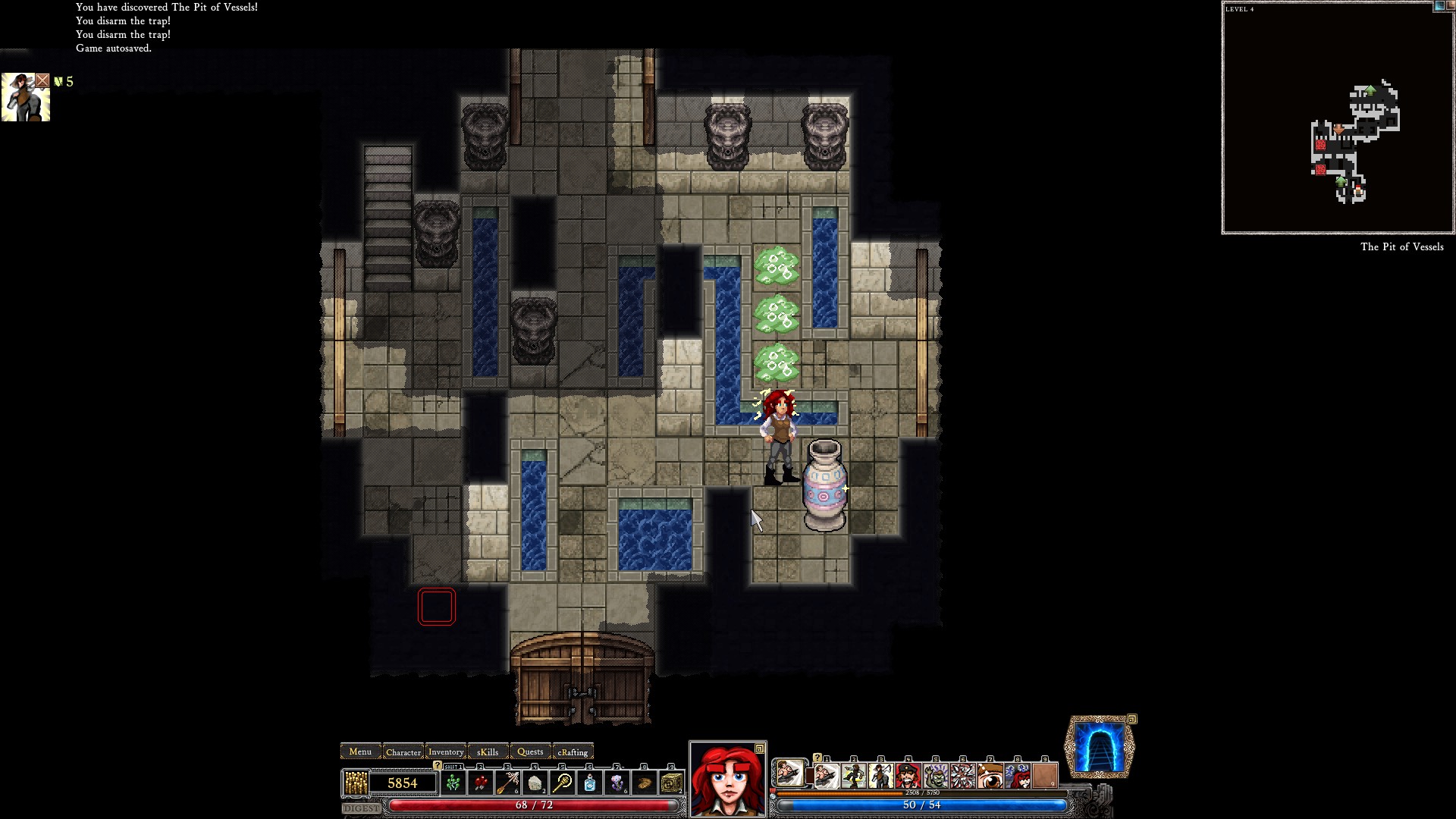This screenshot has height=819, width=1456.
Task: Activate the green zombie skill
Action: point(935,777)
